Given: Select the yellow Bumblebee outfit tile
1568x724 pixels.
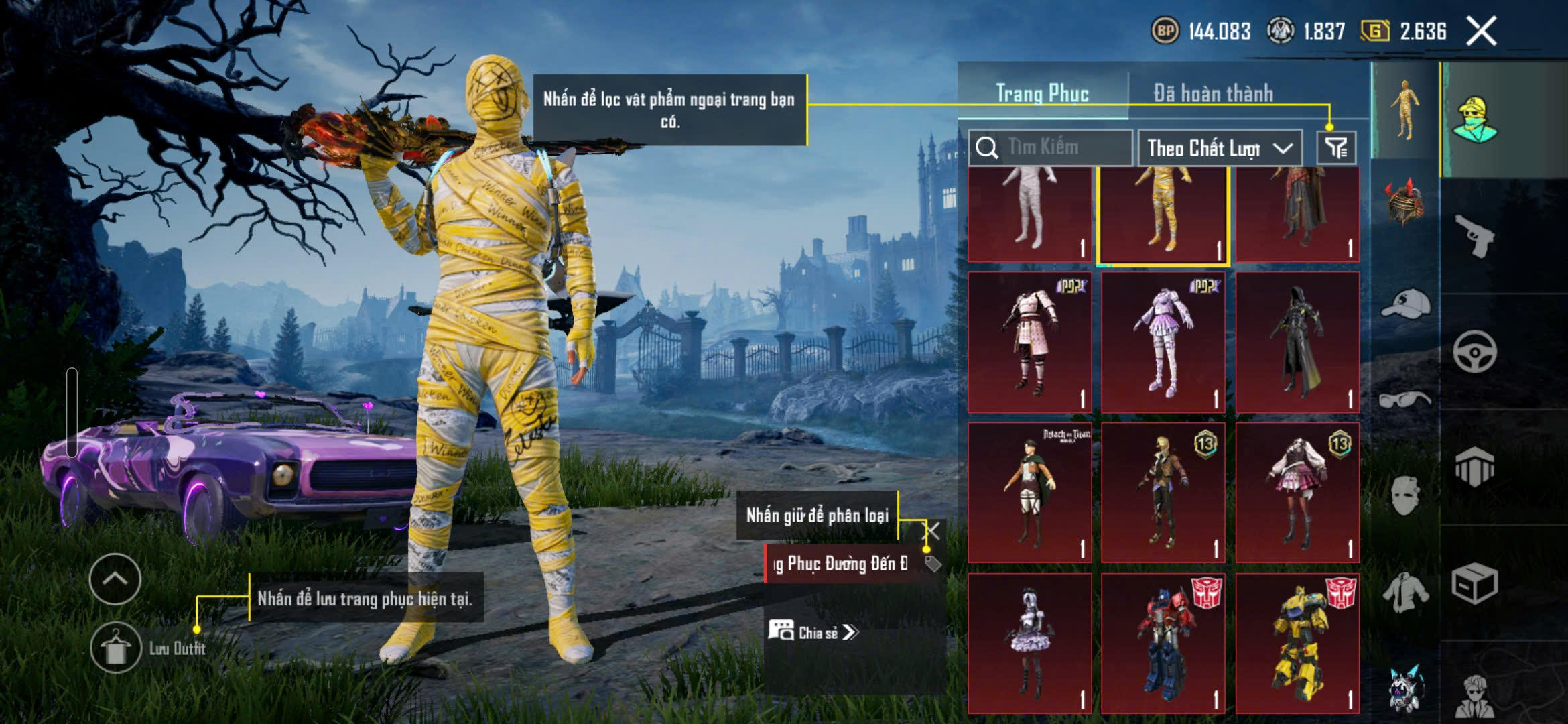Looking at the screenshot, I should pos(1297,642).
